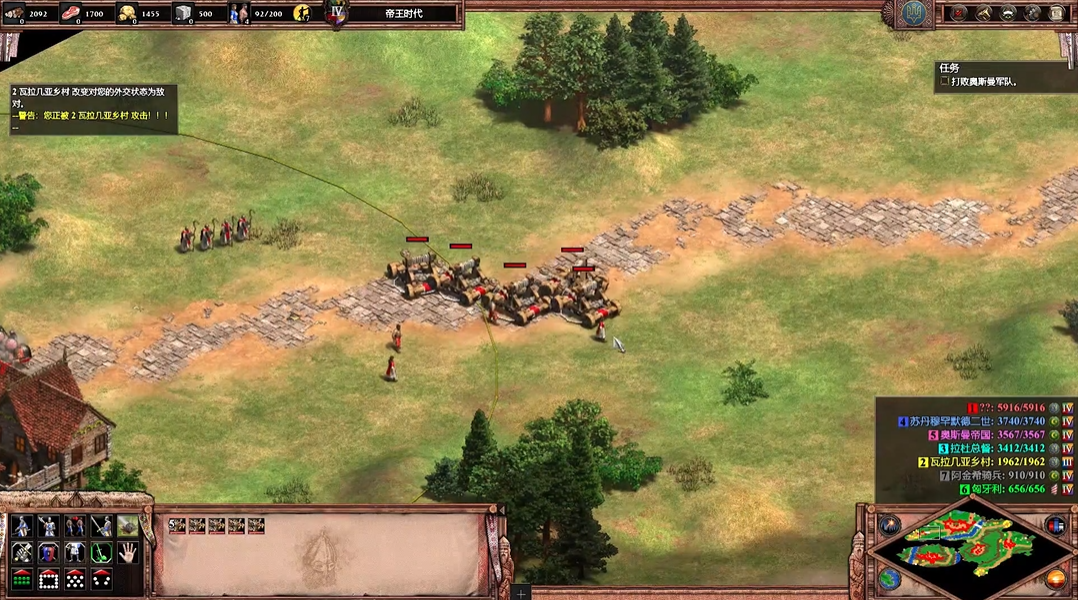
Task: Select the aggressive stance command
Action: 21,526
